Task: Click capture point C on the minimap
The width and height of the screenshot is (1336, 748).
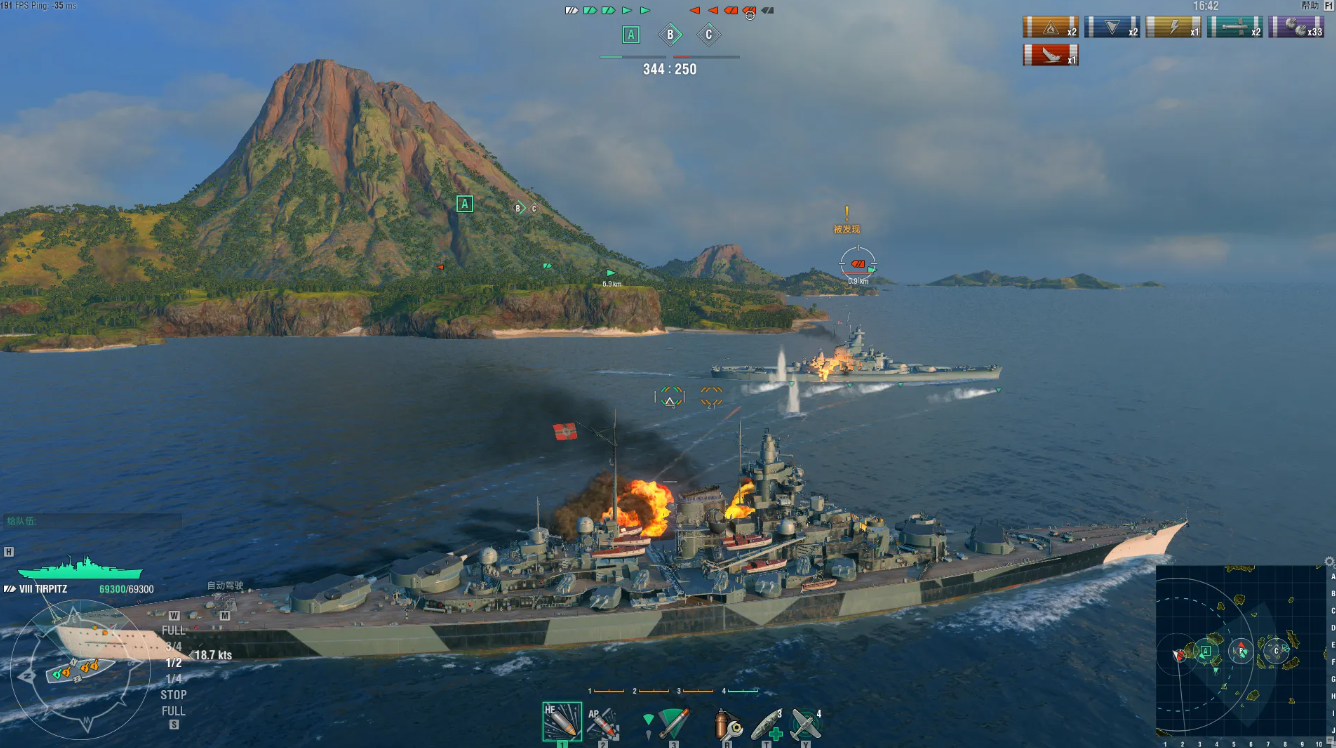Action: click(1274, 652)
